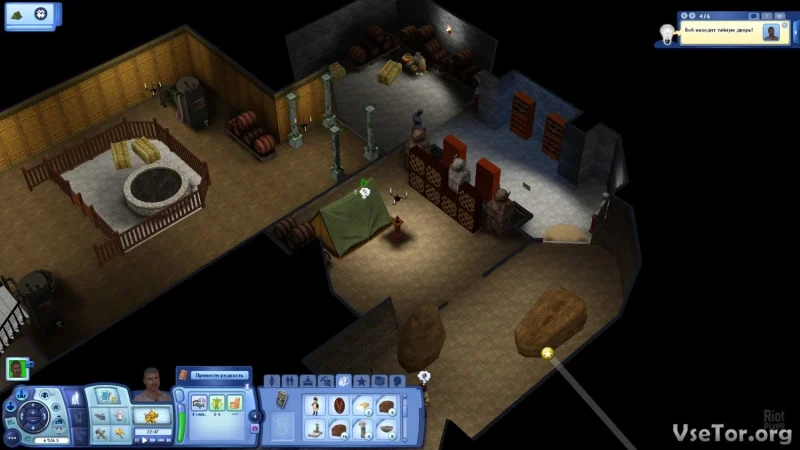The height and width of the screenshot is (450, 800).
Task: Open the build tools hammer button
Action: tap(101, 433)
